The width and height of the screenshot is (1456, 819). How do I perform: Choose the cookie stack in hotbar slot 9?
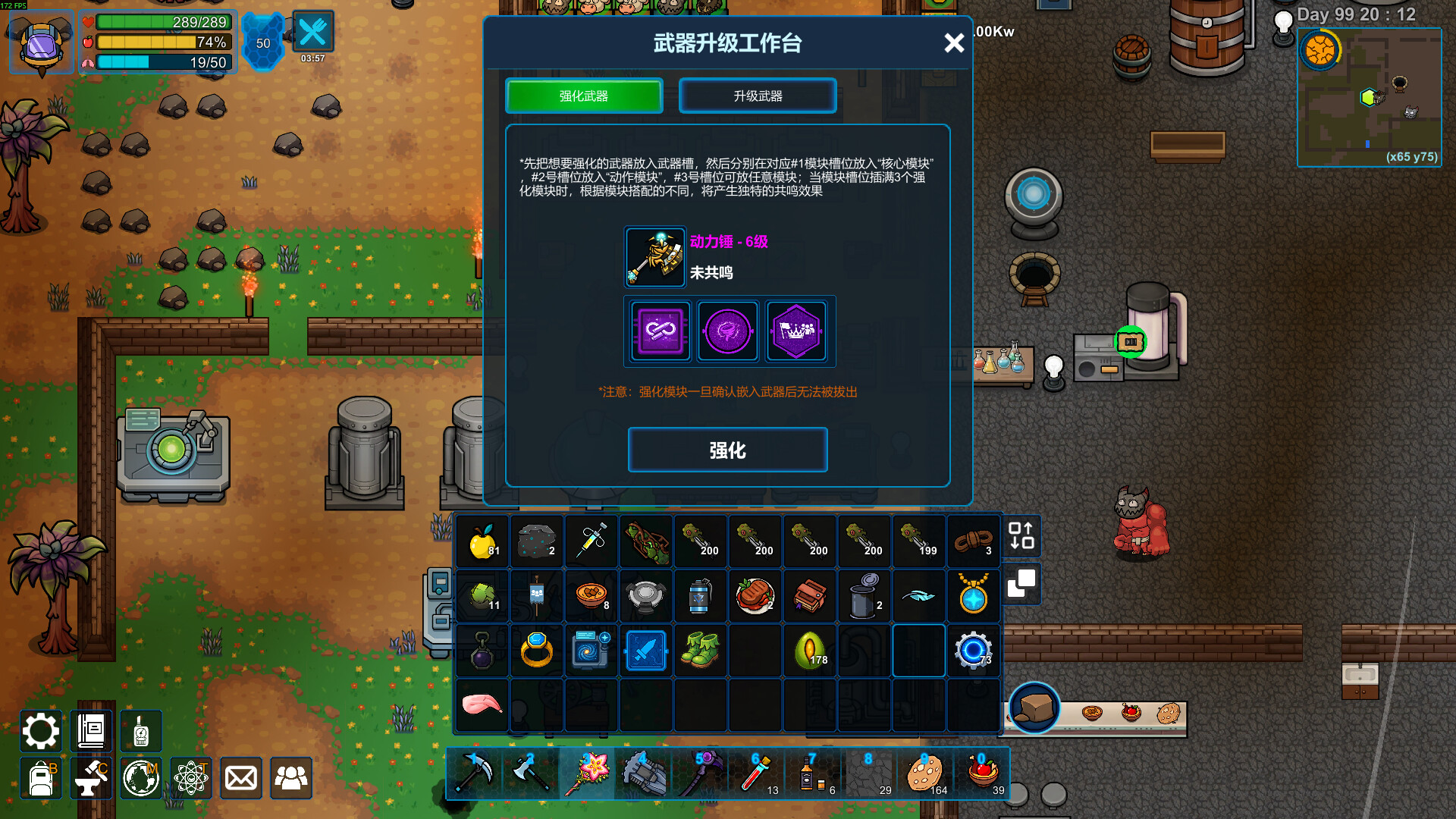pos(924,773)
